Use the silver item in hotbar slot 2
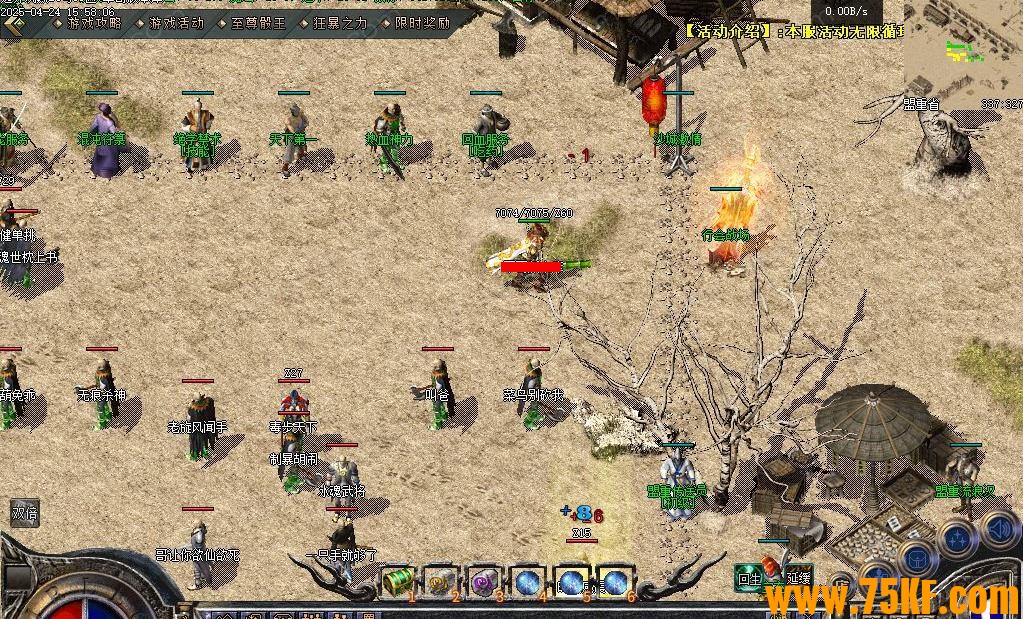Image resolution: width=1023 pixels, height=619 pixels. pos(441,581)
